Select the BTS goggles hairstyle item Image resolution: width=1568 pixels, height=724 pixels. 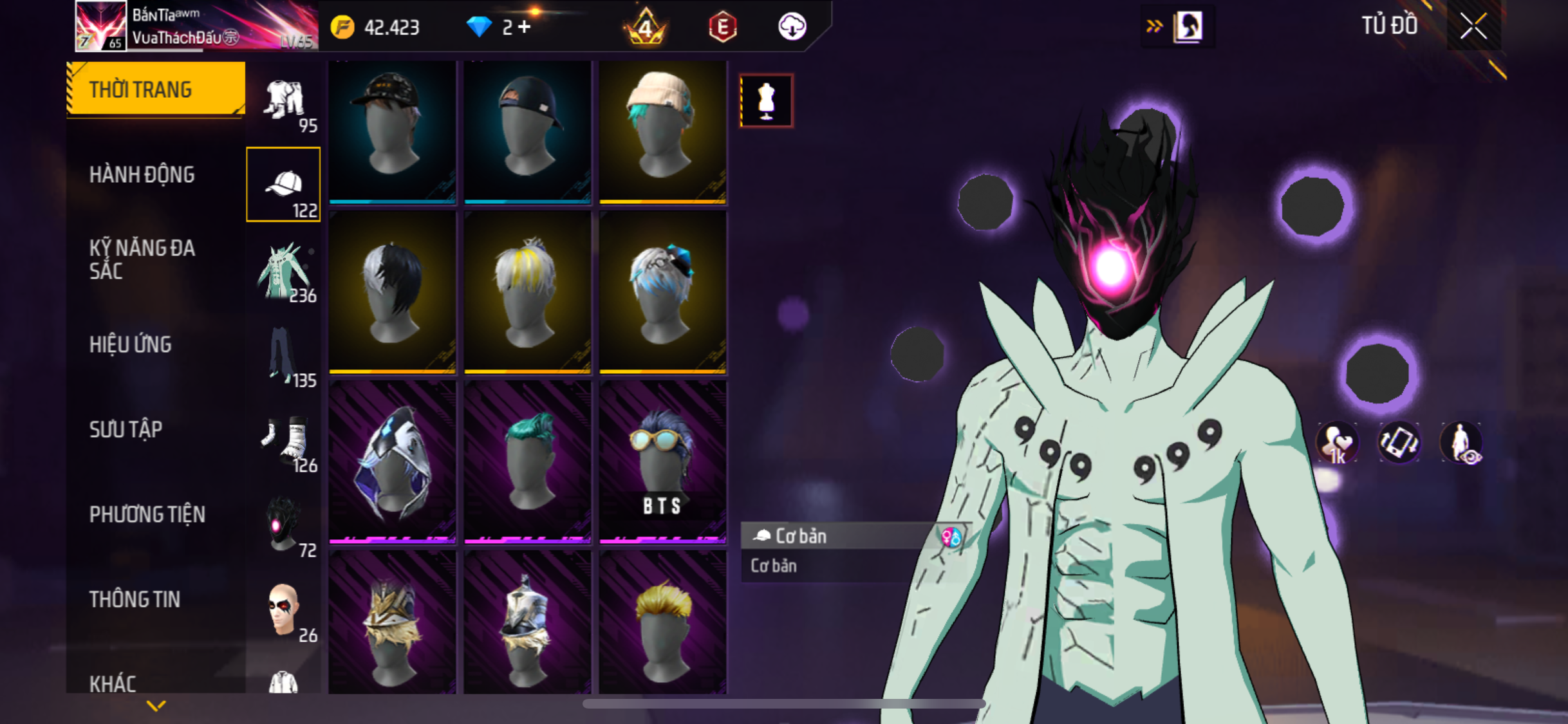click(x=662, y=461)
